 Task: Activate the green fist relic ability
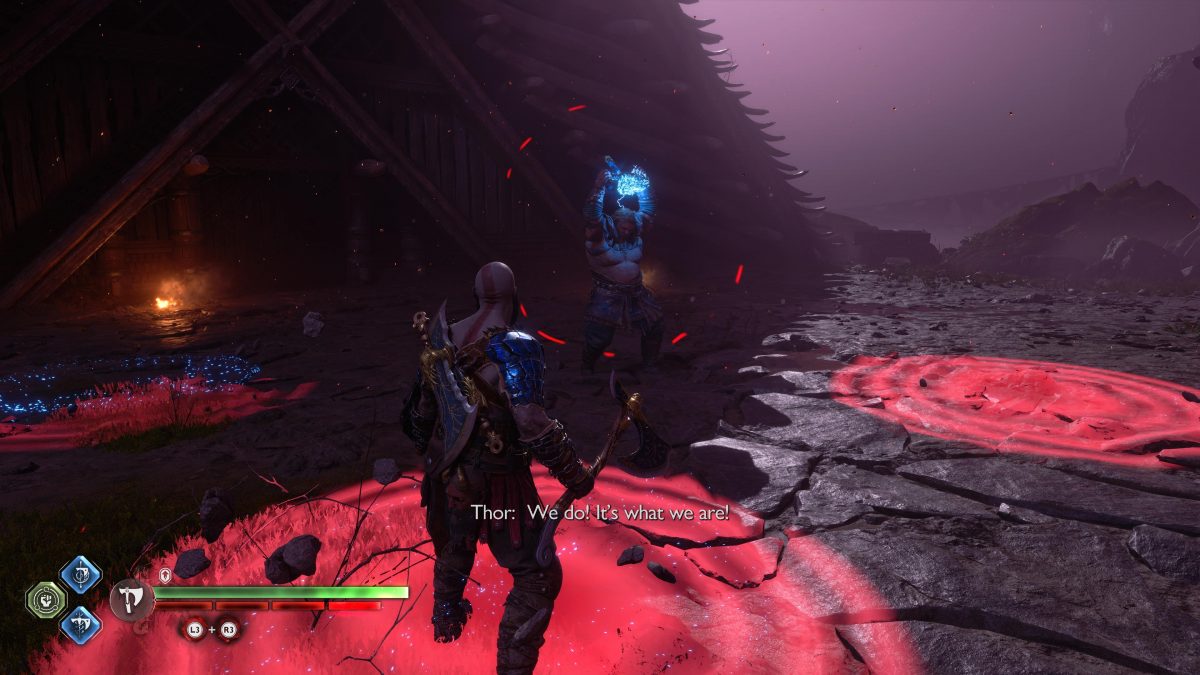click(45, 600)
